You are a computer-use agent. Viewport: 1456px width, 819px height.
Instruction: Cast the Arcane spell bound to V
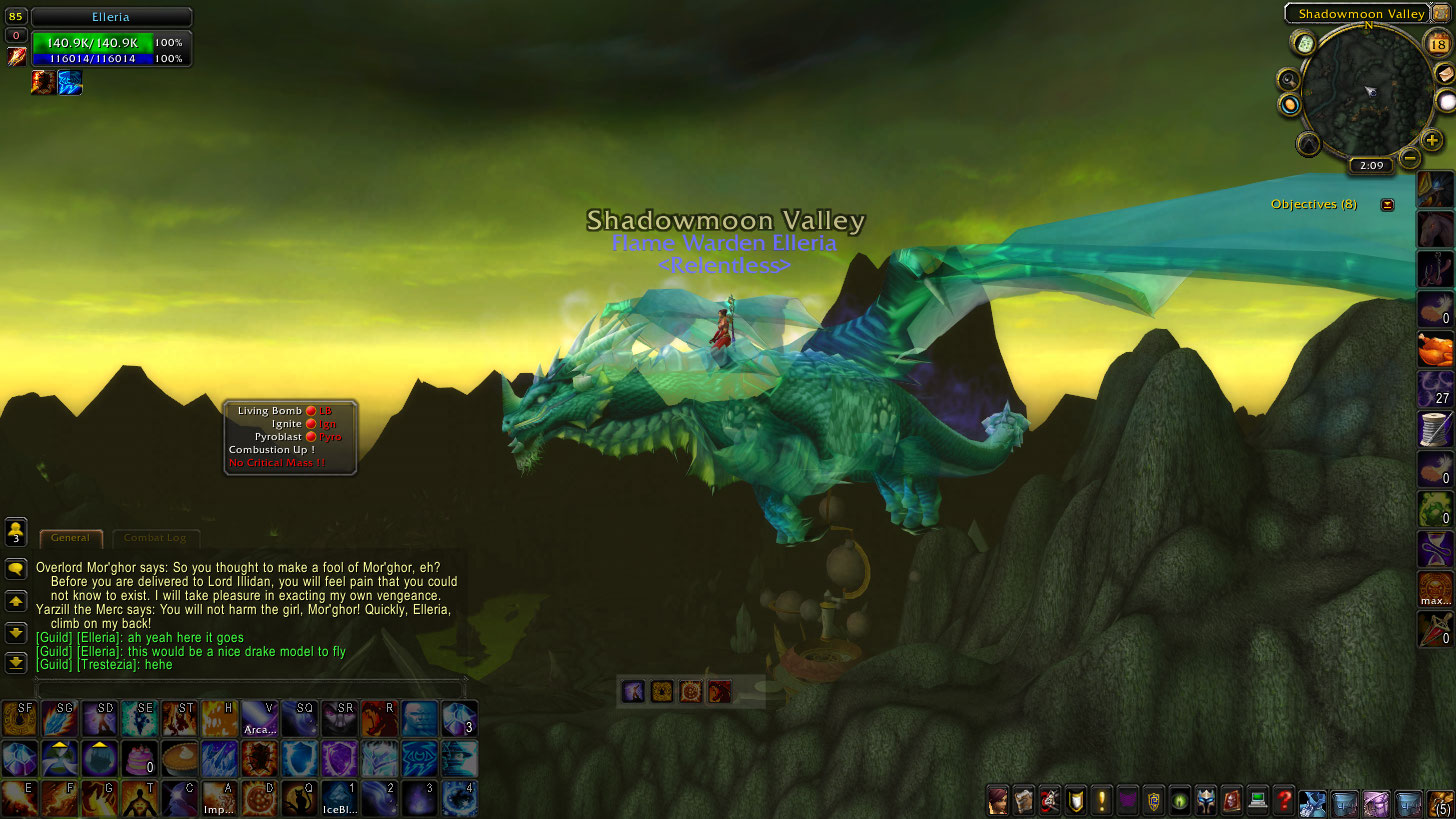[259, 718]
